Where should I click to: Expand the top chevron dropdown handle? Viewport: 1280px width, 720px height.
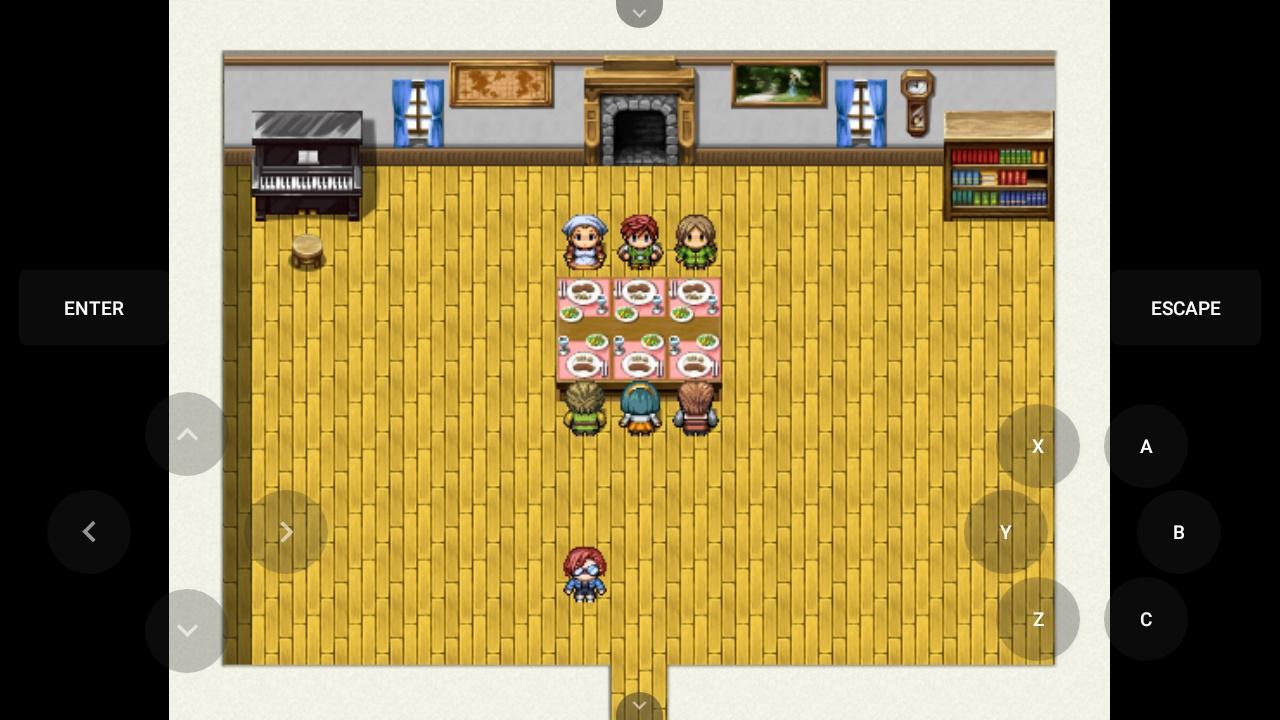[639, 12]
